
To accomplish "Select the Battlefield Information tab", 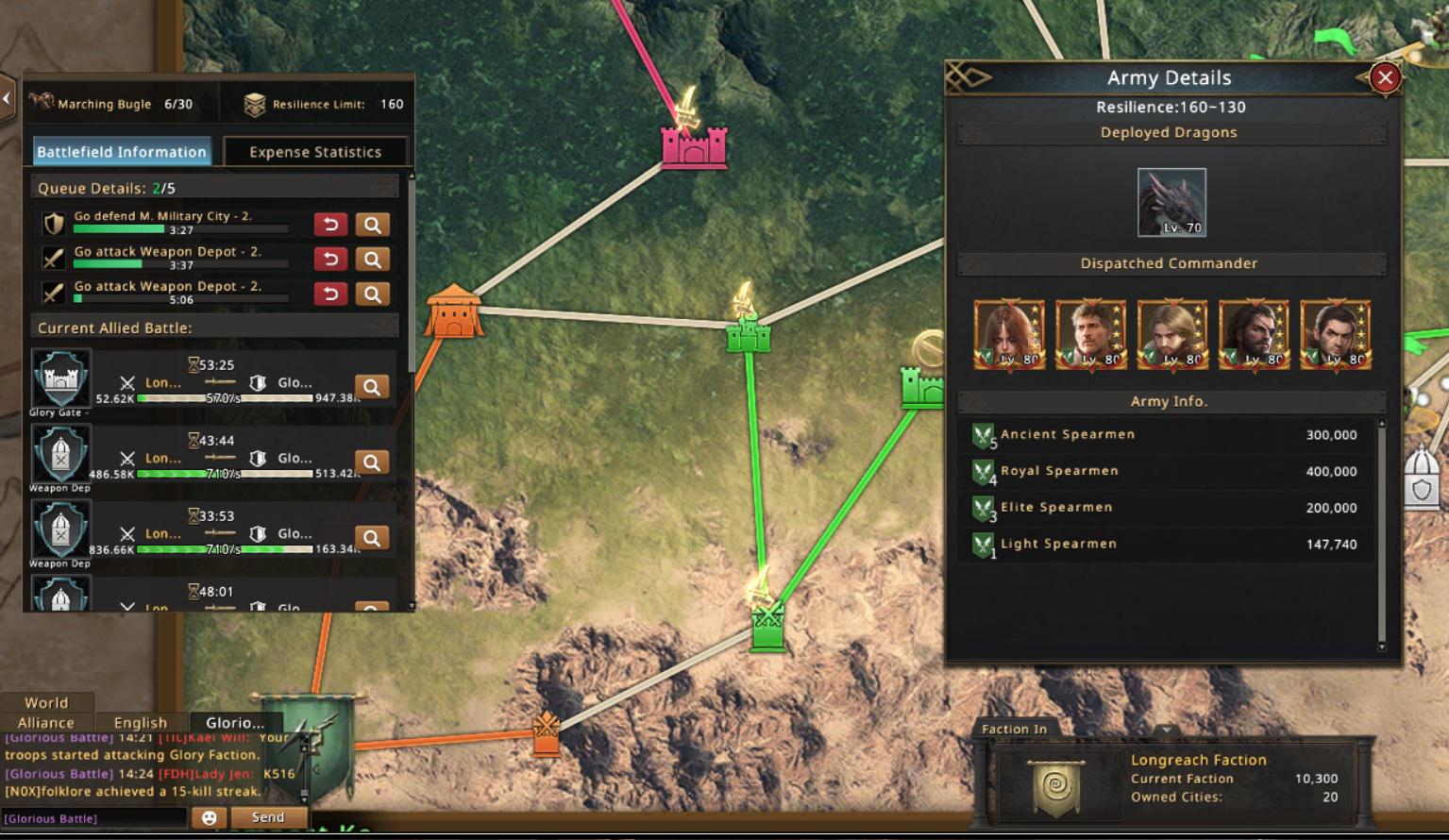I will 122,152.
